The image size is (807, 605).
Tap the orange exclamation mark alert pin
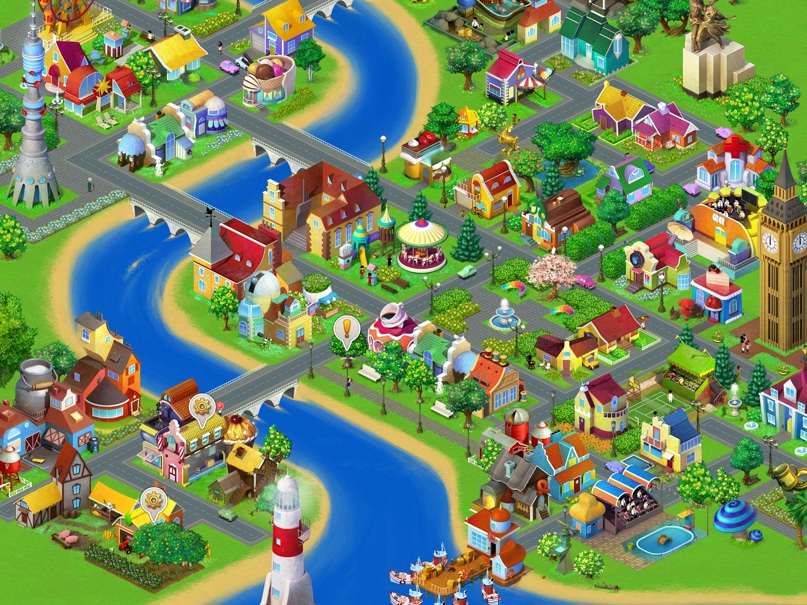(347, 329)
